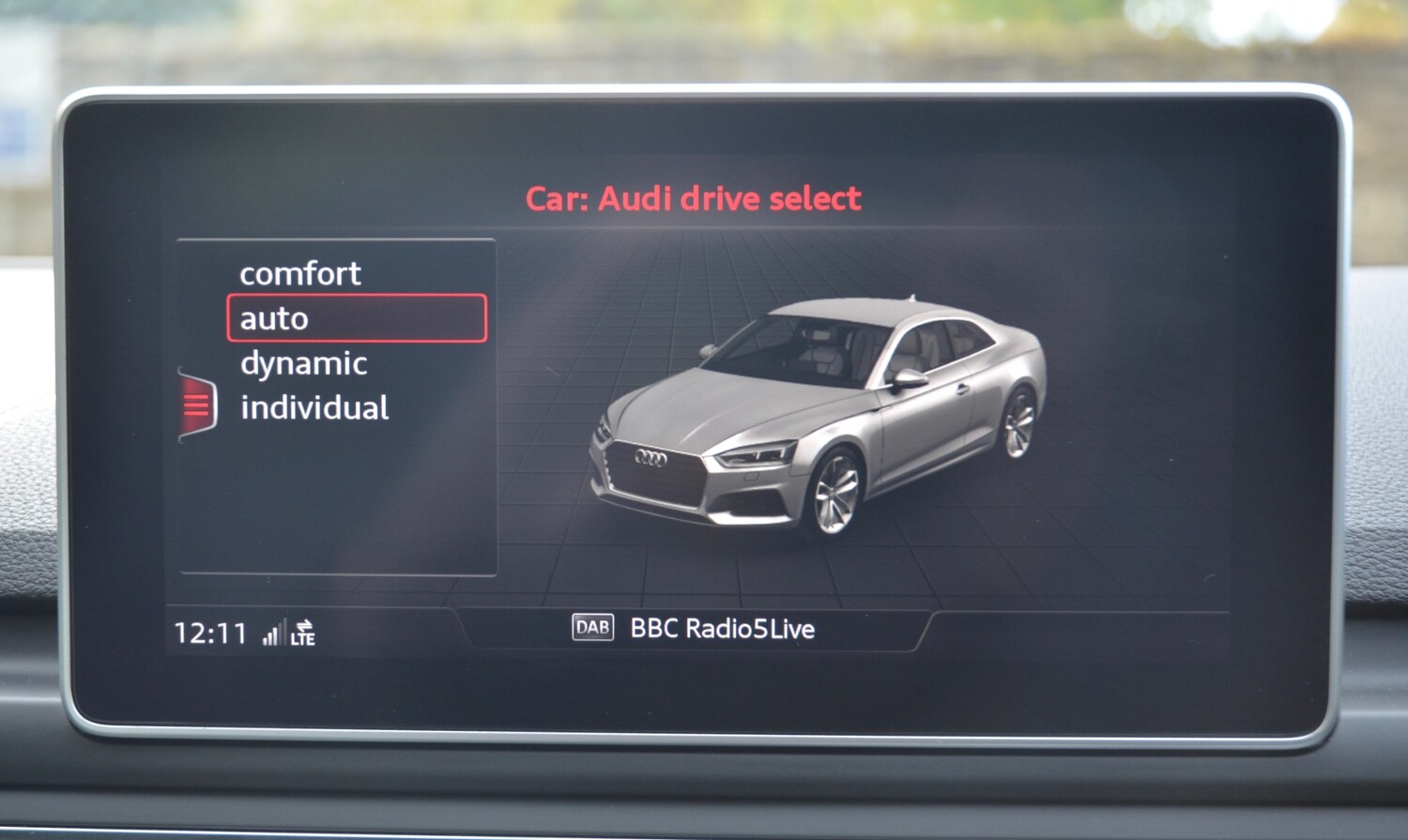Tap the car image to rotate view
Viewport: 1408px width, 840px height.
pyautogui.click(x=817, y=422)
